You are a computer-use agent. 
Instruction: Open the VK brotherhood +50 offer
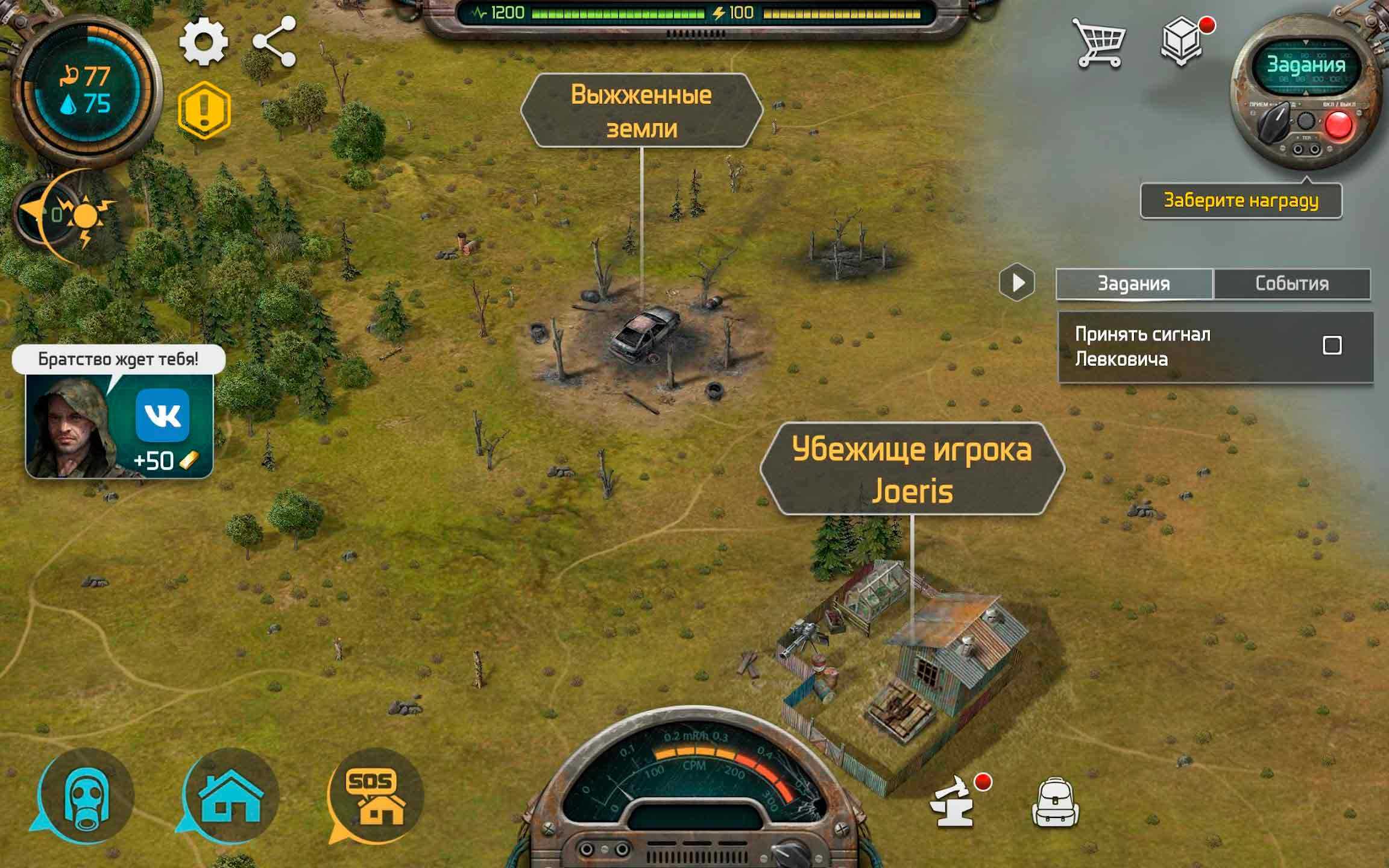coord(119,425)
